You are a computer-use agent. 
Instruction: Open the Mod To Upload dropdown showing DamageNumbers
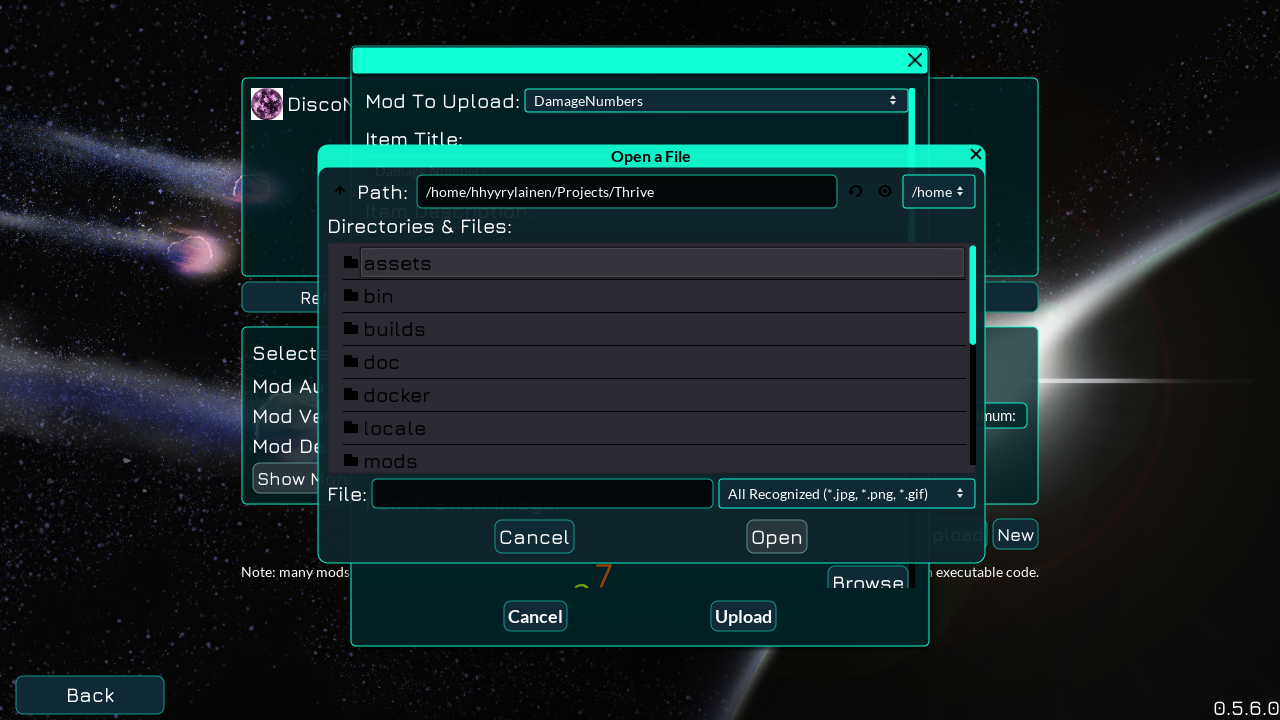(x=716, y=100)
